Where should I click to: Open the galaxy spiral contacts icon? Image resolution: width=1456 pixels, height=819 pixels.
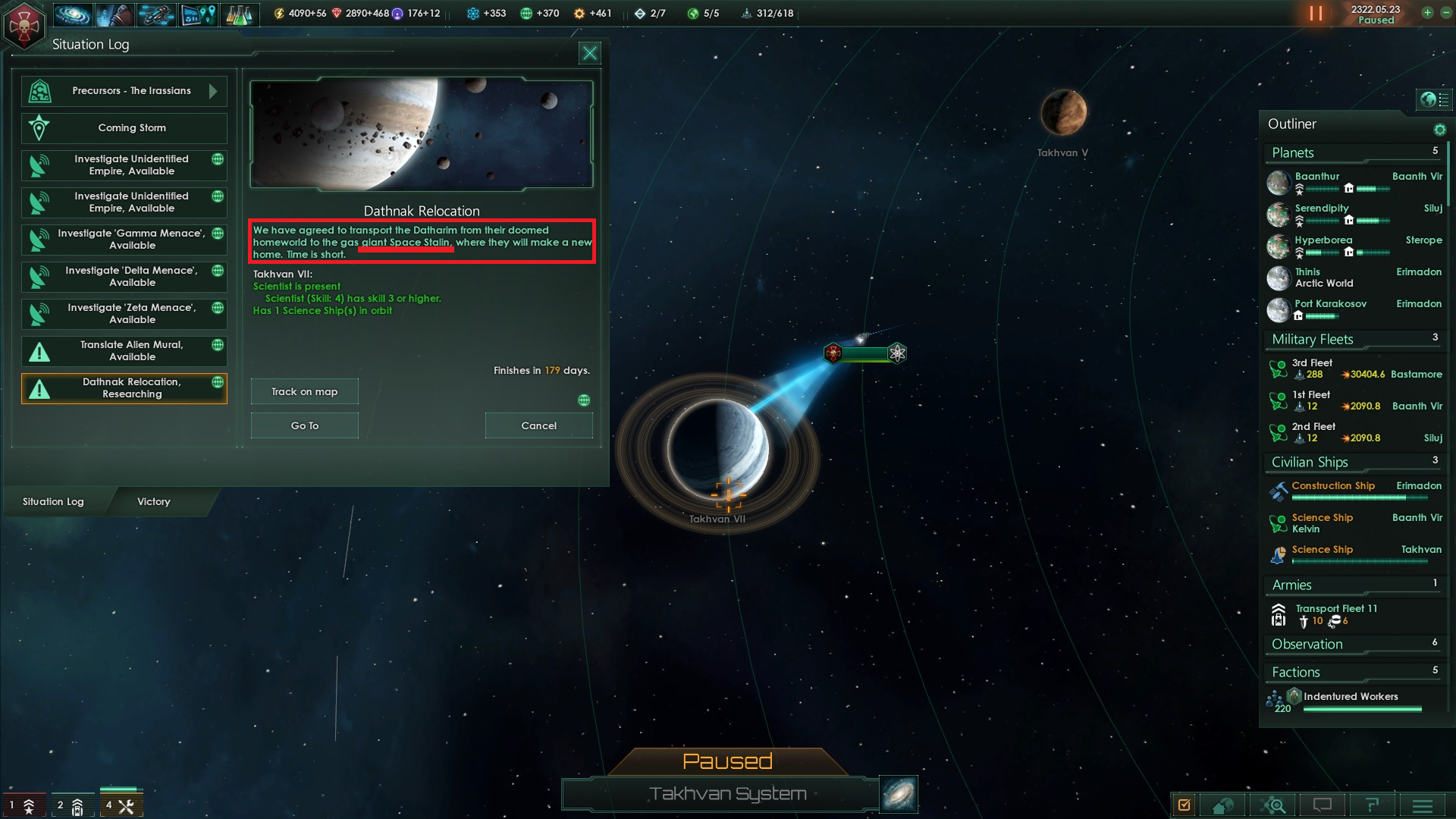click(73, 14)
